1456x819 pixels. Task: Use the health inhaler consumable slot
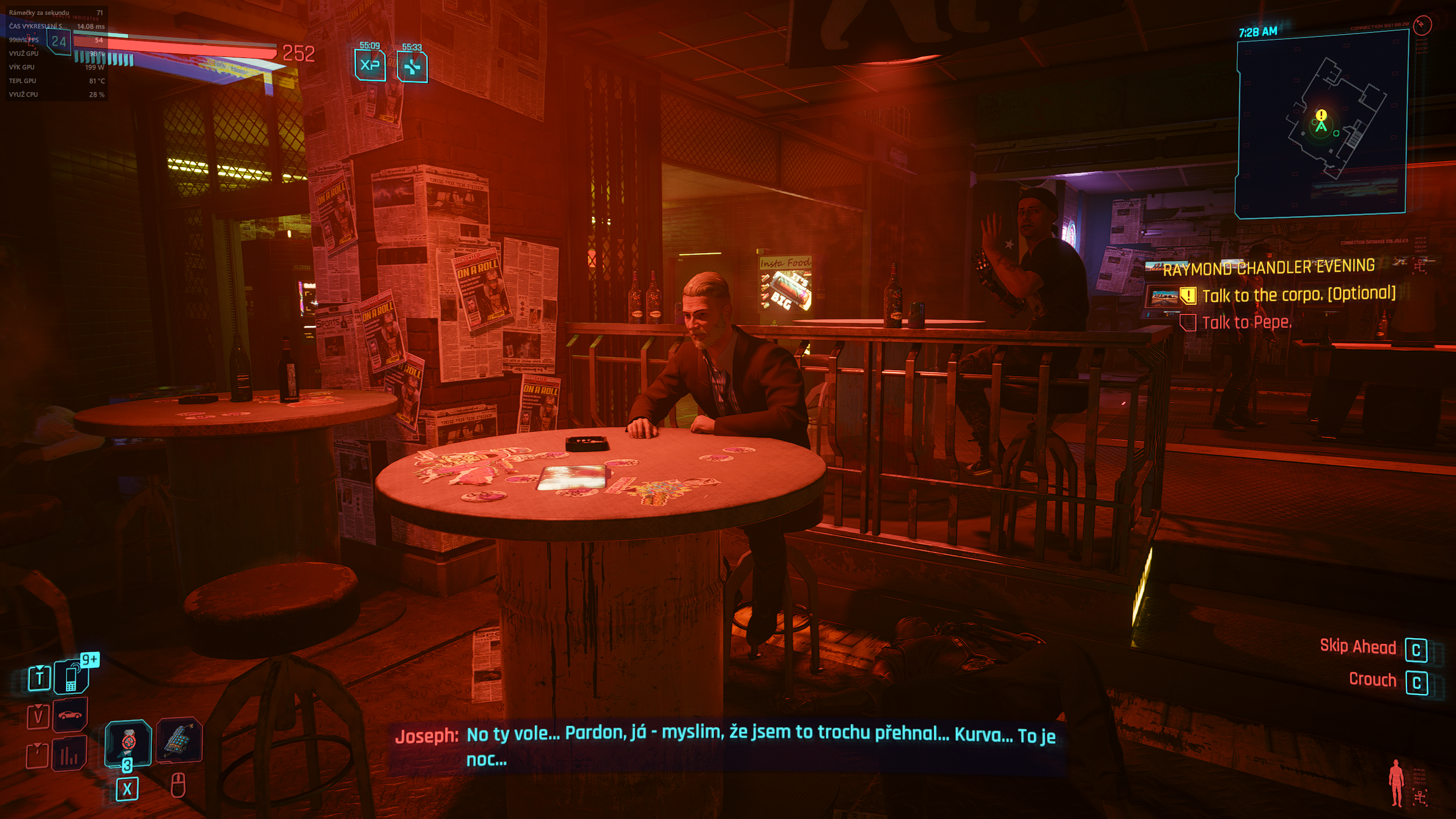pos(129,743)
